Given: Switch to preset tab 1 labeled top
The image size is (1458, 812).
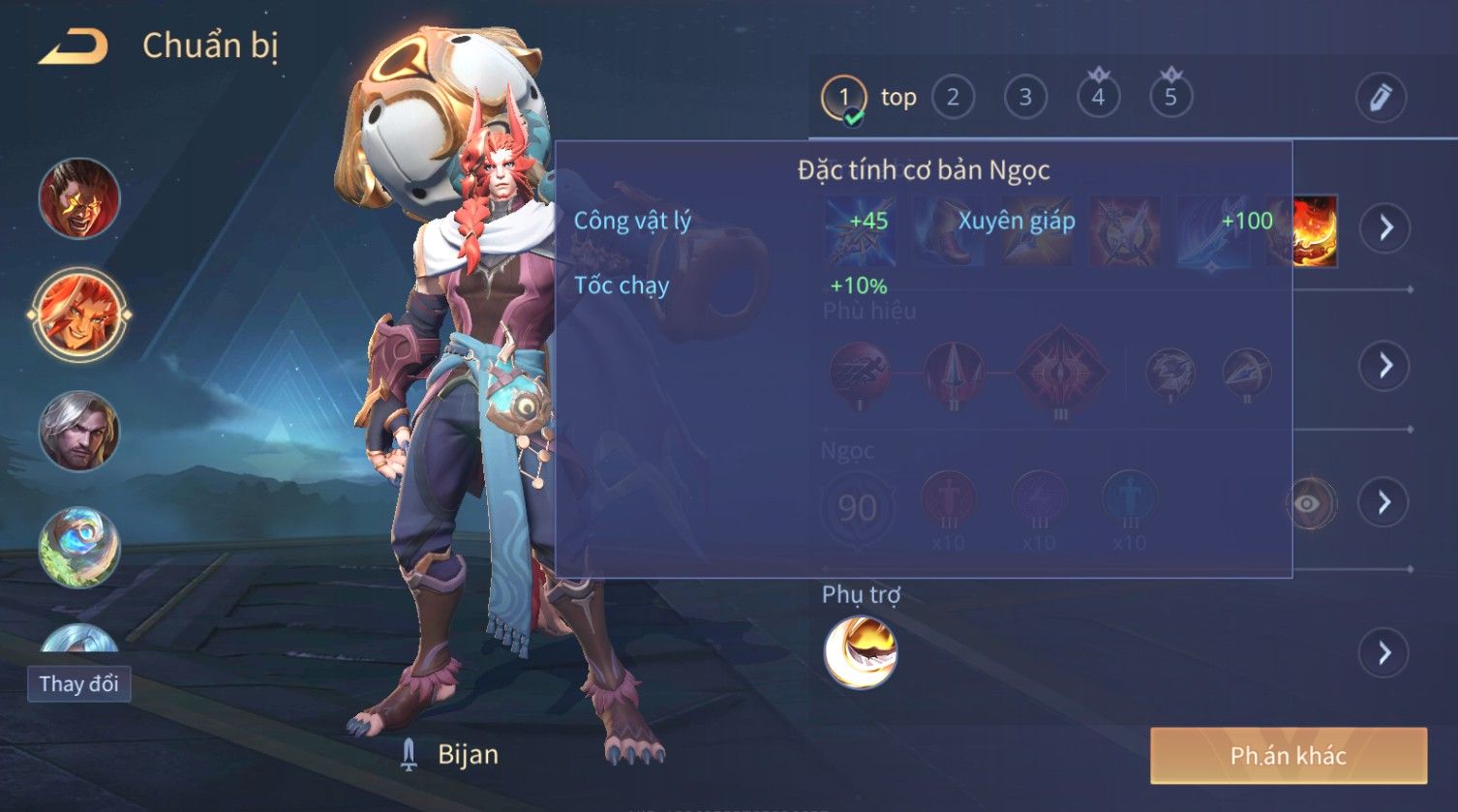Looking at the screenshot, I should point(844,98).
